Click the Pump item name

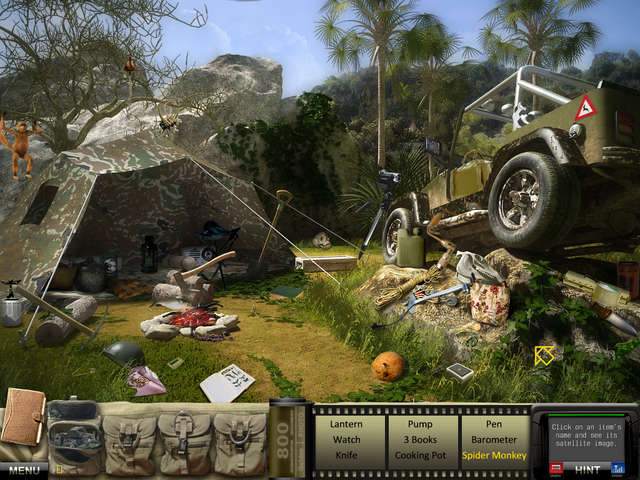pos(420,423)
